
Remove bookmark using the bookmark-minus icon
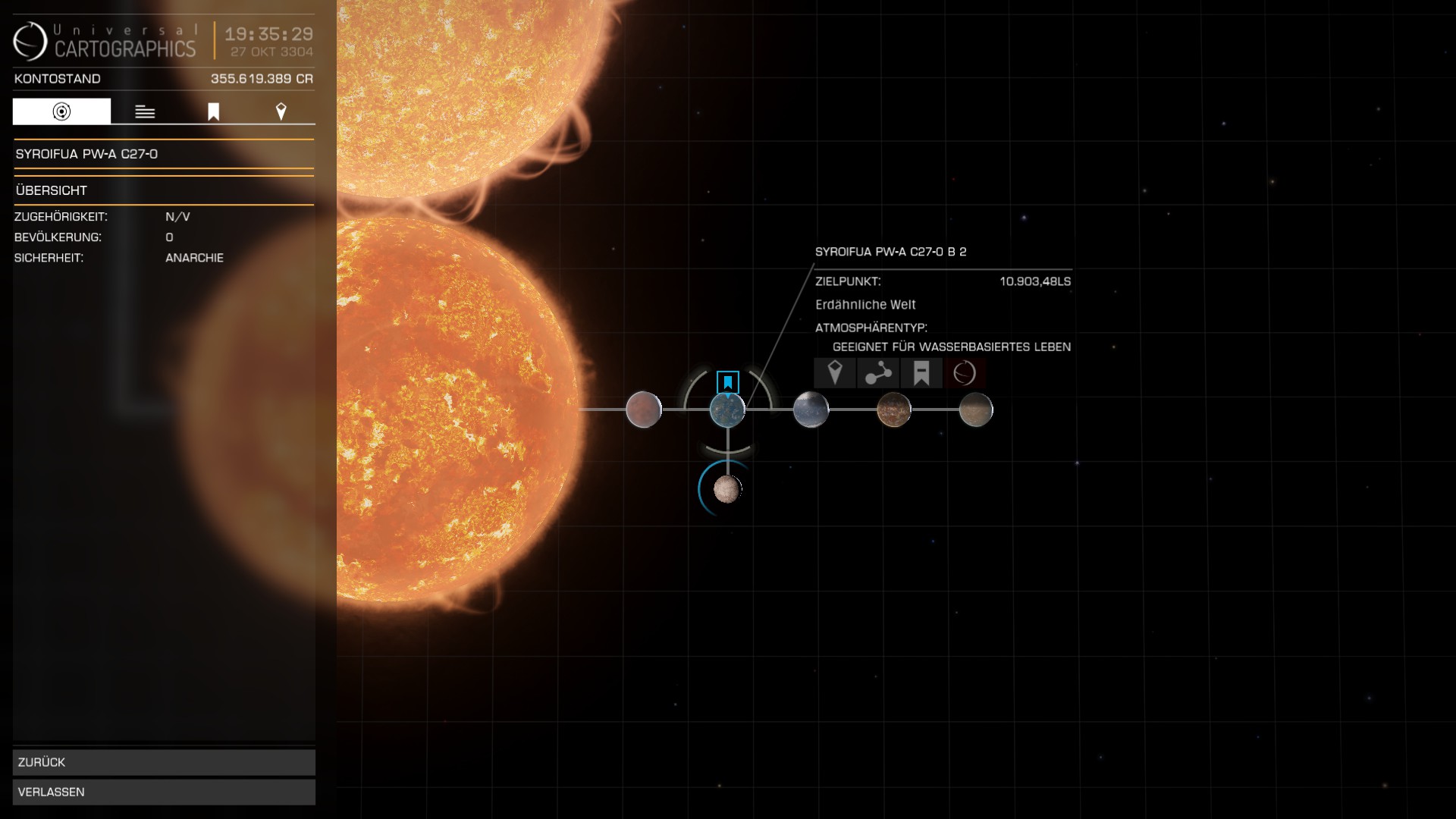[921, 373]
